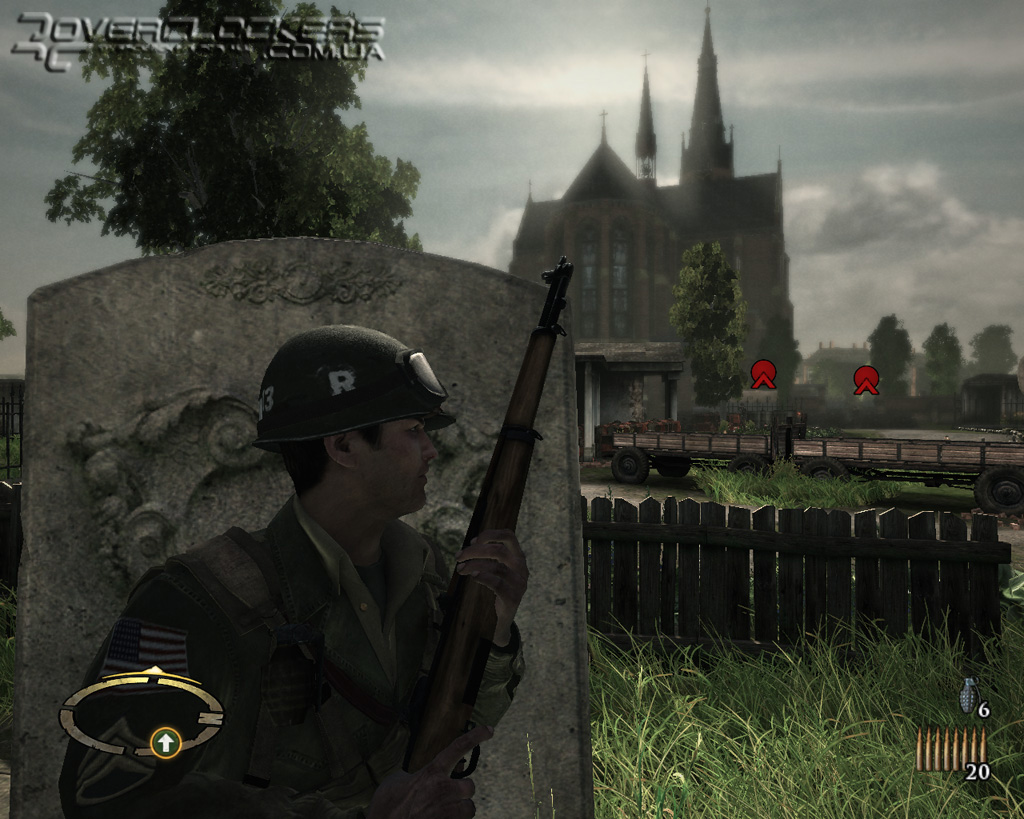Select the grenade icon

click(968, 696)
